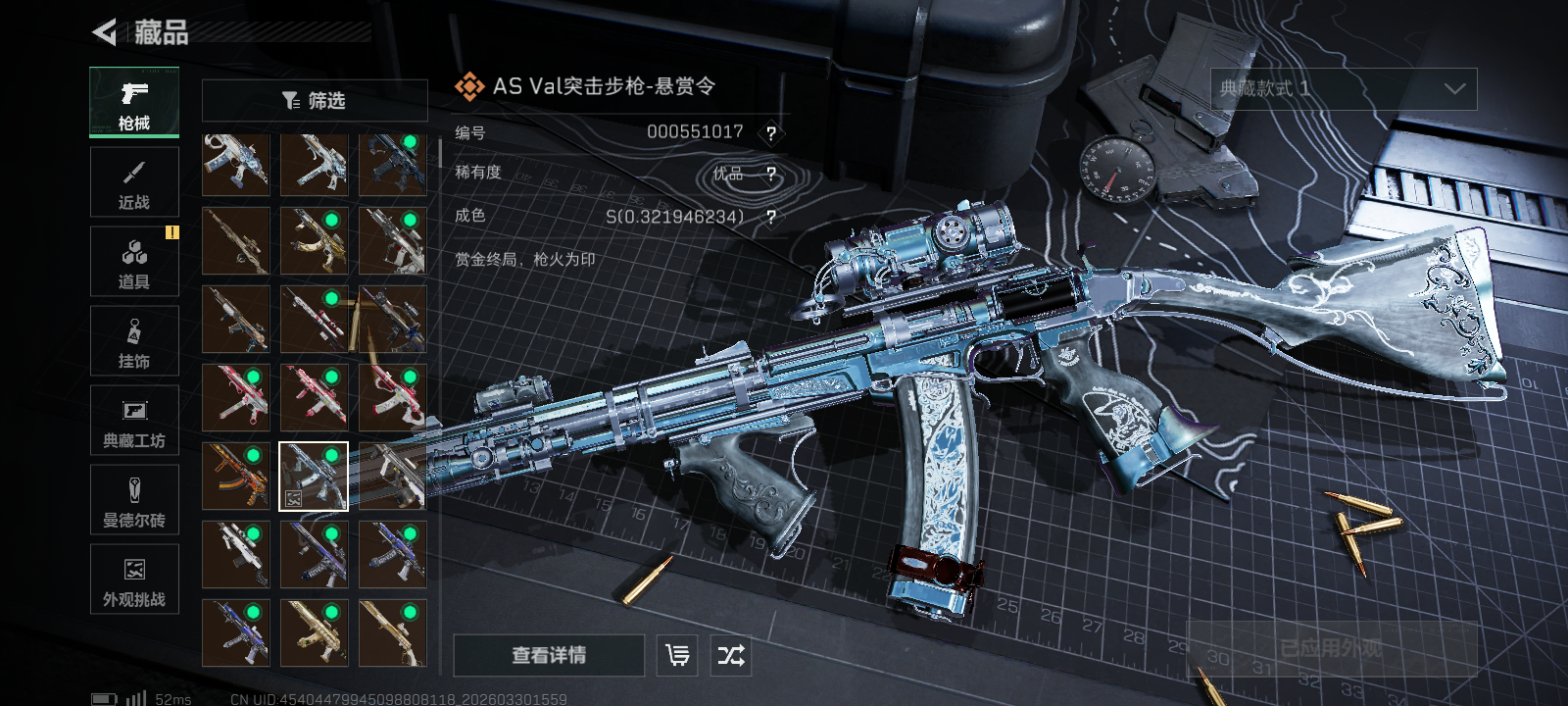The height and width of the screenshot is (706, 1568).
Task: Select the orange weapon skin thumbnail
Action: 236,476
